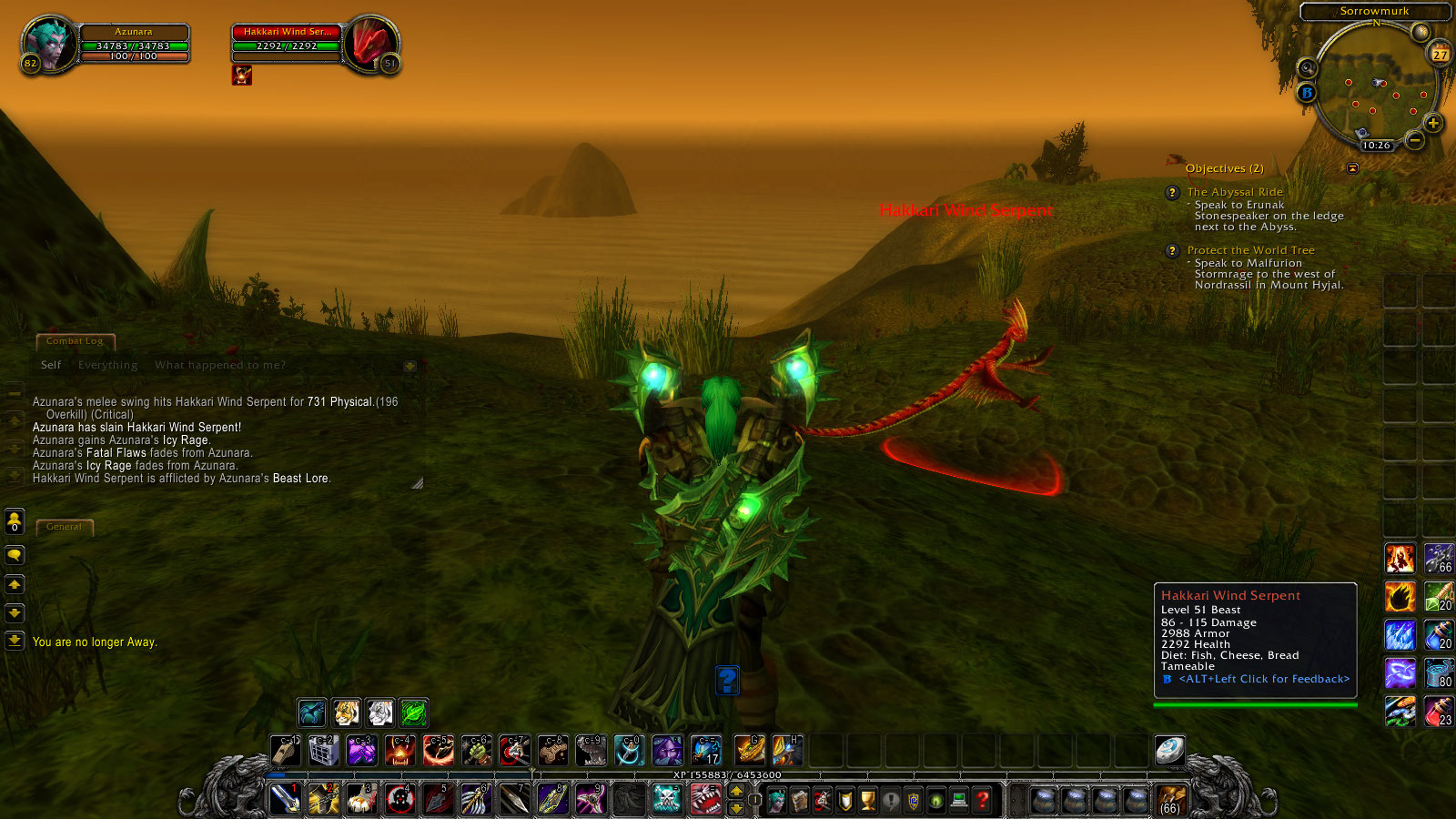Select the Everything combat log filter

107,364
